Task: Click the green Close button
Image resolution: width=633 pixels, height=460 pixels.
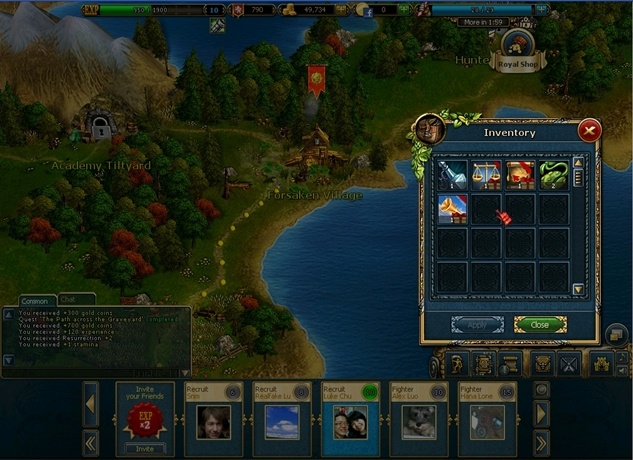Action: coord(540,324)
